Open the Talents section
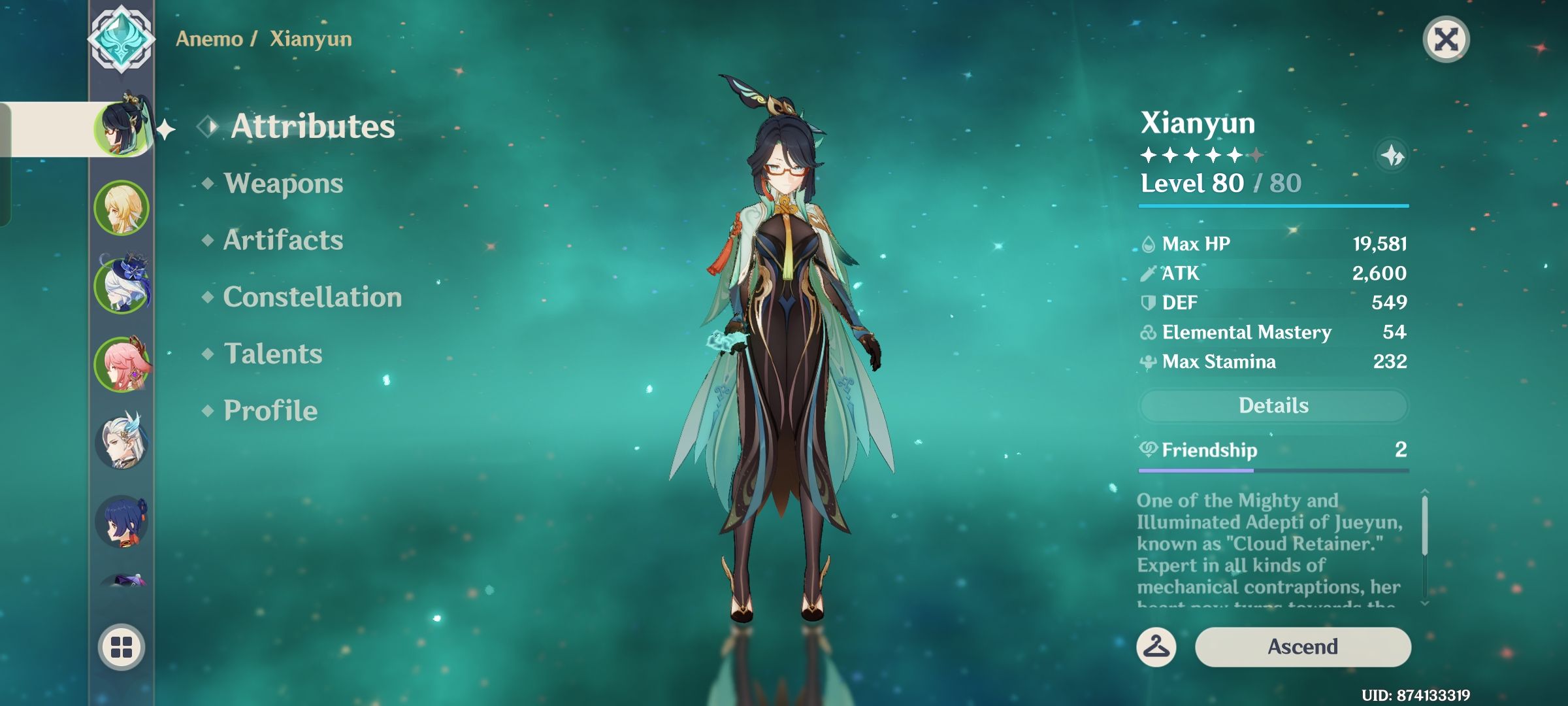 point(272,354)
